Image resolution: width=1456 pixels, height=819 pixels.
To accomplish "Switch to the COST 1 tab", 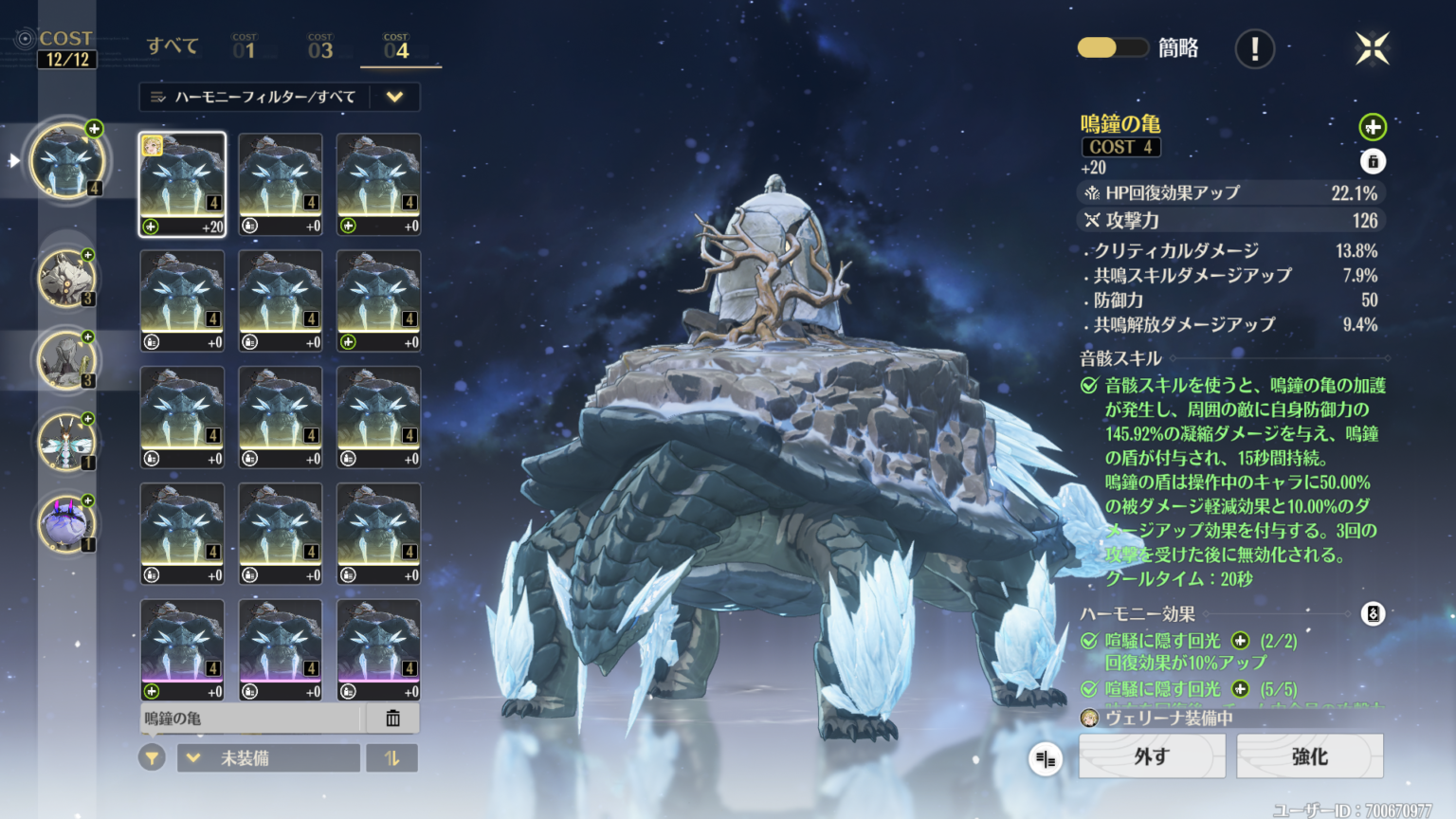I will click(245, 47).
